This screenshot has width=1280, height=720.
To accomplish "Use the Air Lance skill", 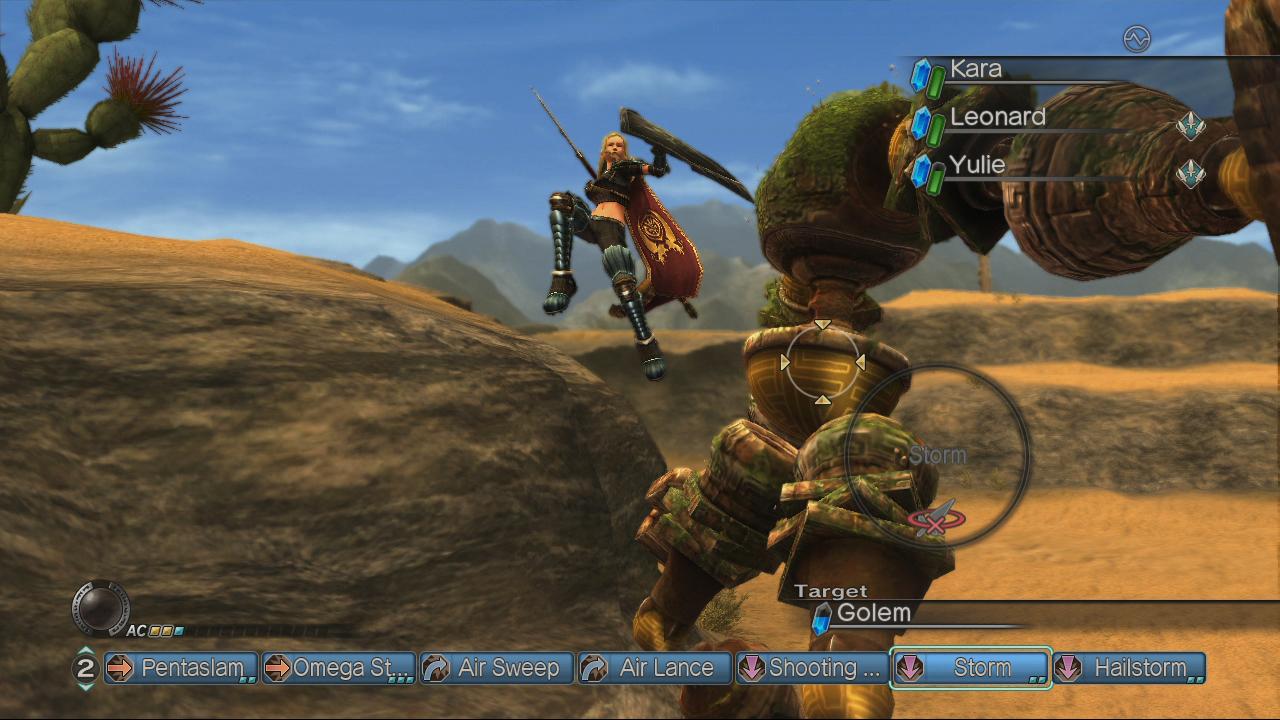I will [655, 668].
